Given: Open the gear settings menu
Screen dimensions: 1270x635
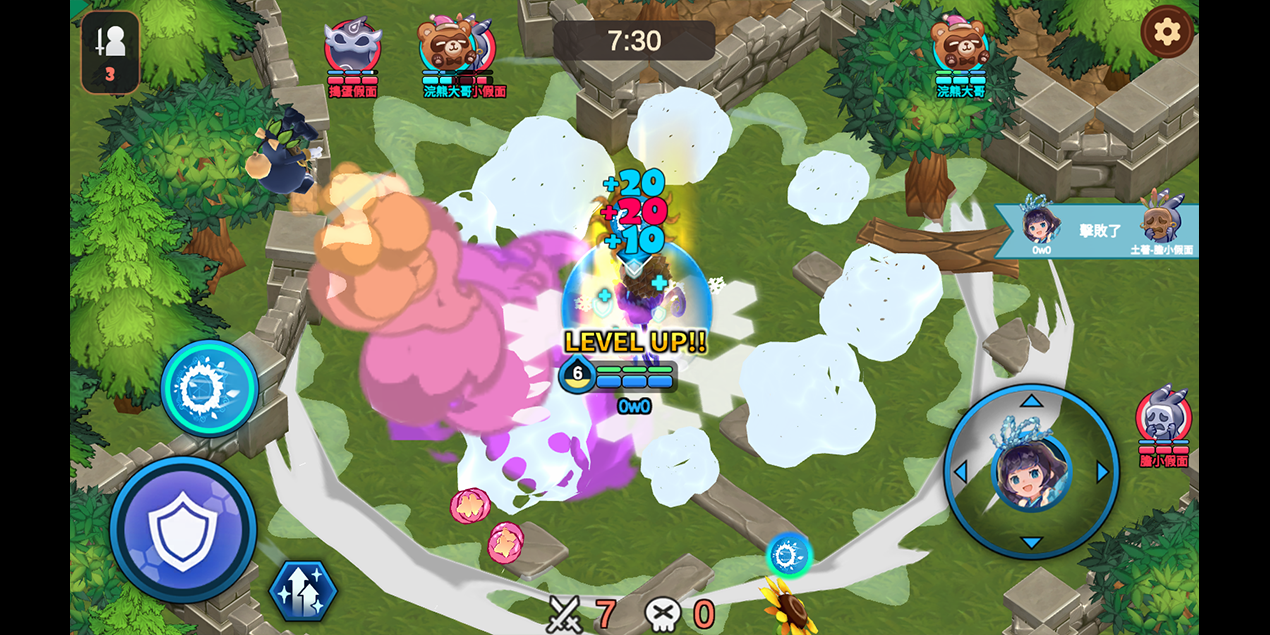Looking at the screenshot, I should click(x=1167, y=32).
